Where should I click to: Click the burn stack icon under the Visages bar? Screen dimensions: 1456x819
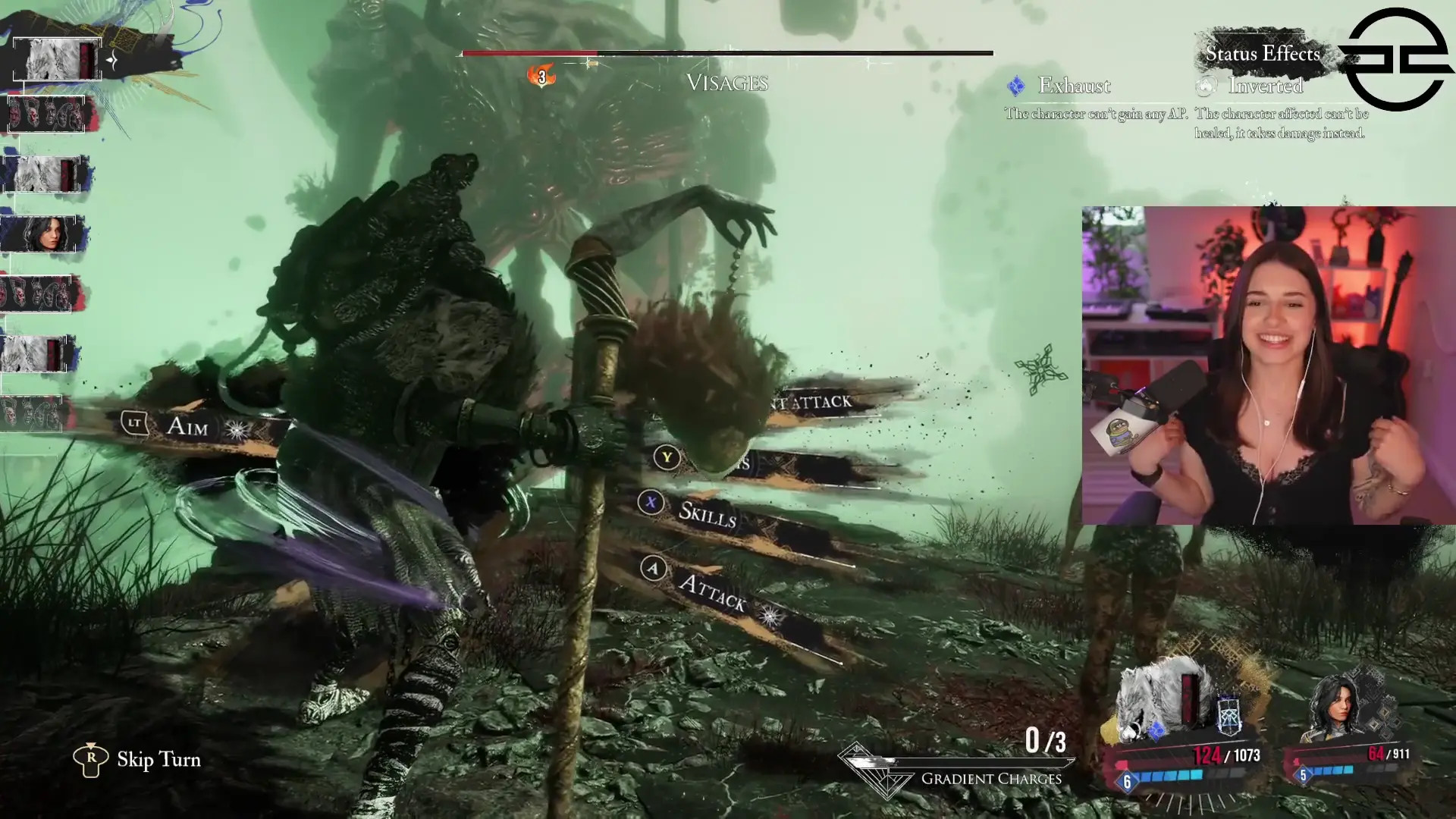coord(541,77)
